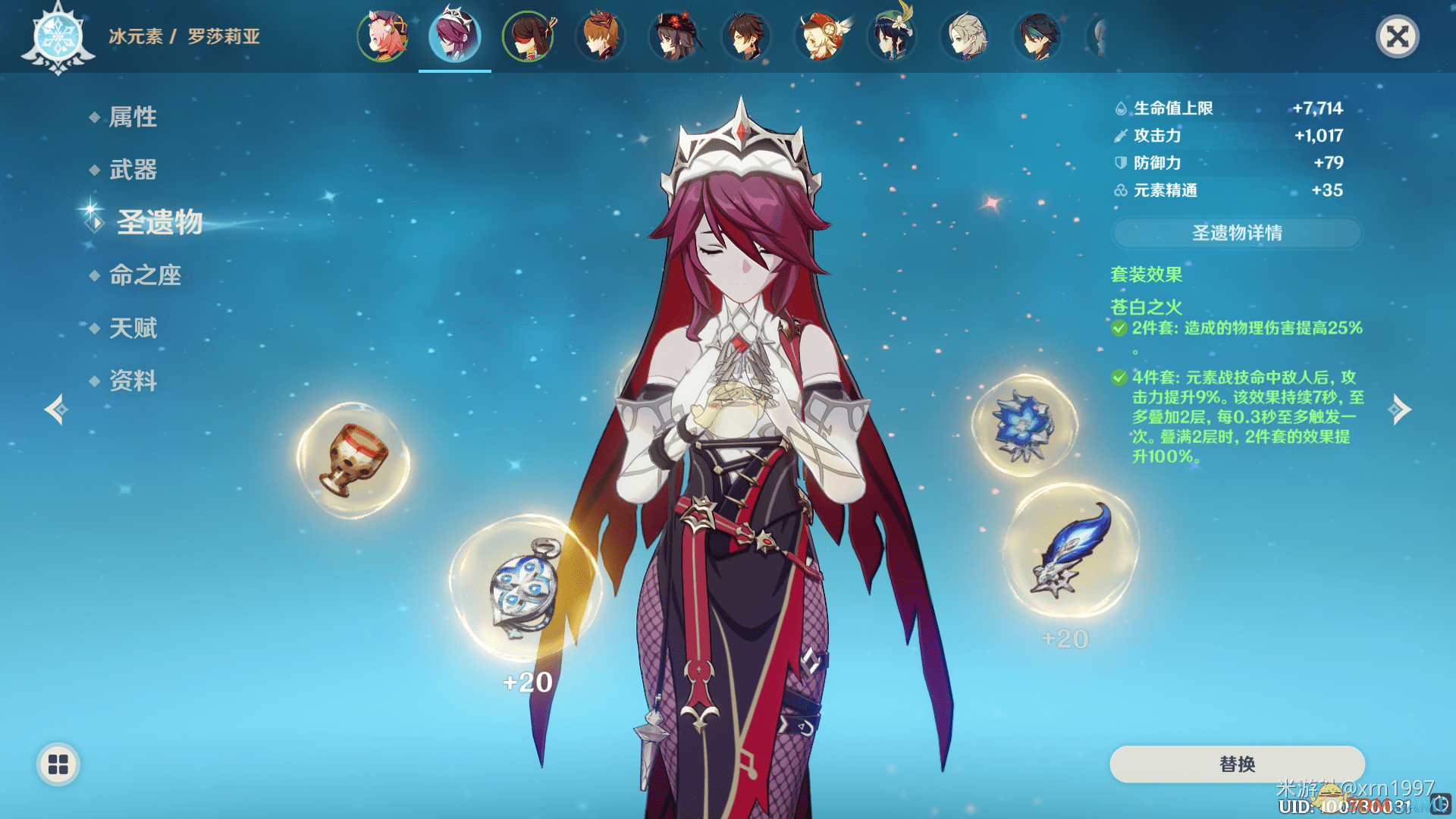1456x819 pixels.
Task: Select the pocket watch sands artifact
Action: point(523,588)
